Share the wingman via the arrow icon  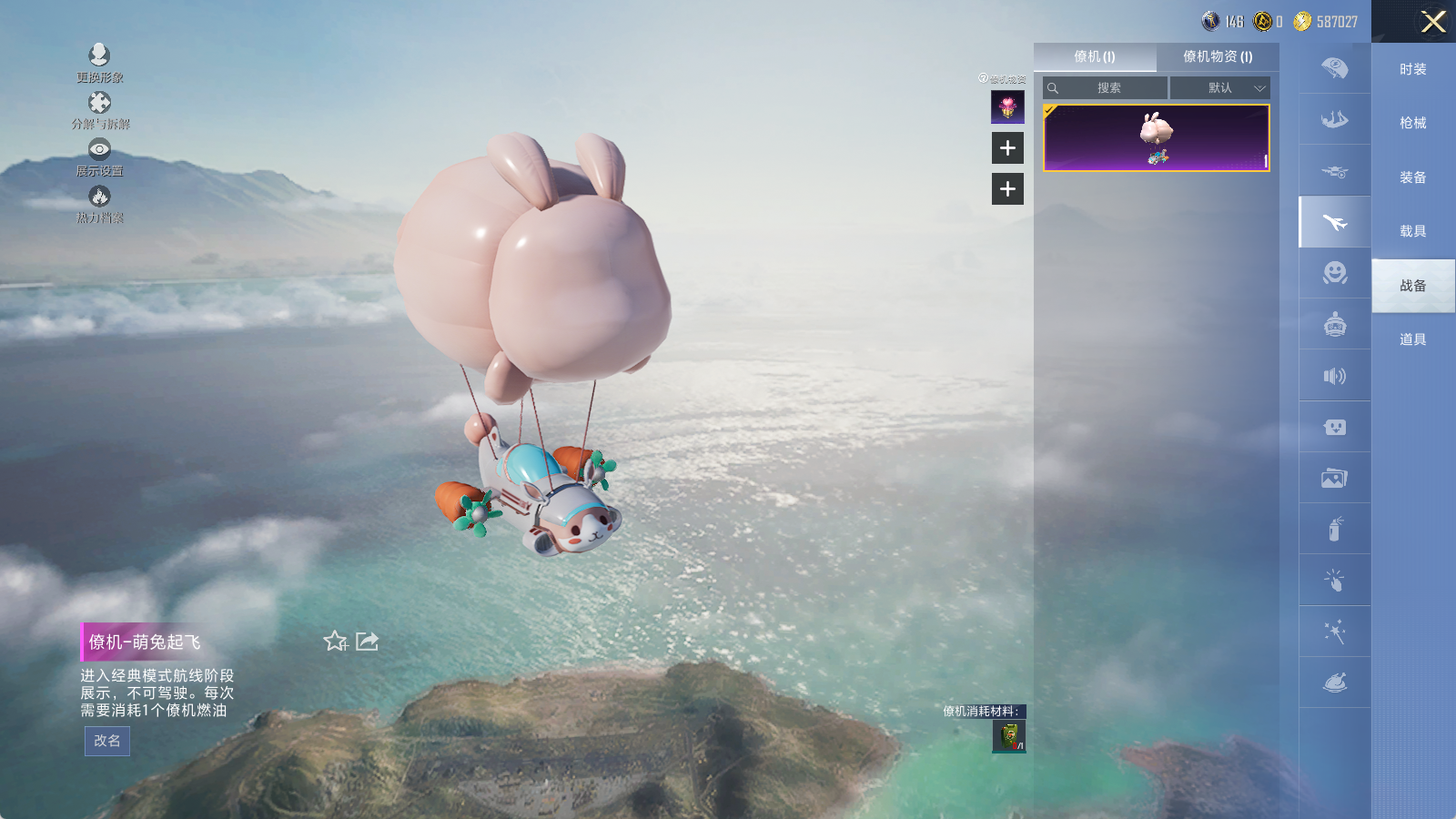(x=367, y=642)
